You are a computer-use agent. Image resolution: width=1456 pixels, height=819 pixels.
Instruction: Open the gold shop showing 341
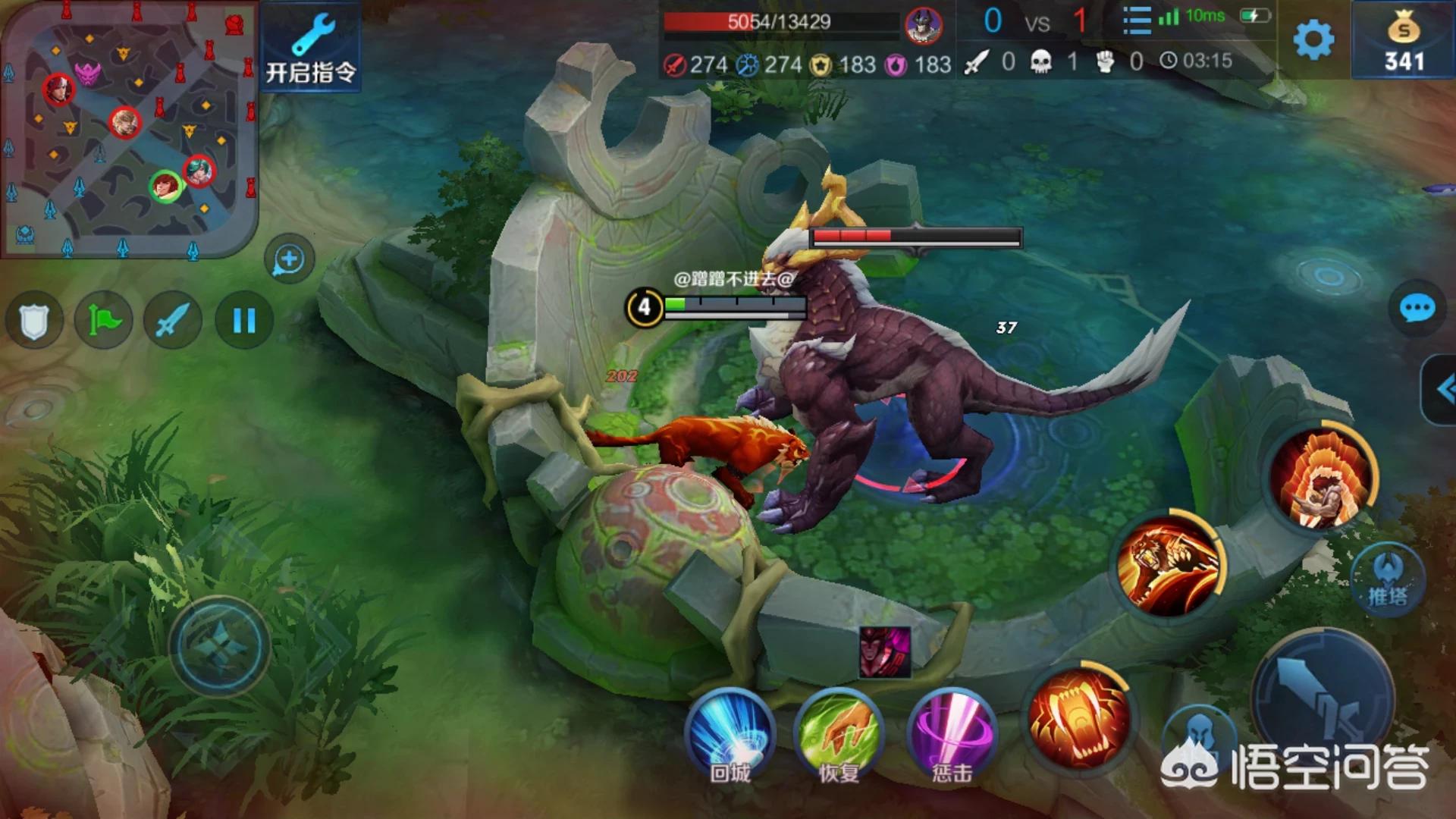point(1404,42)
